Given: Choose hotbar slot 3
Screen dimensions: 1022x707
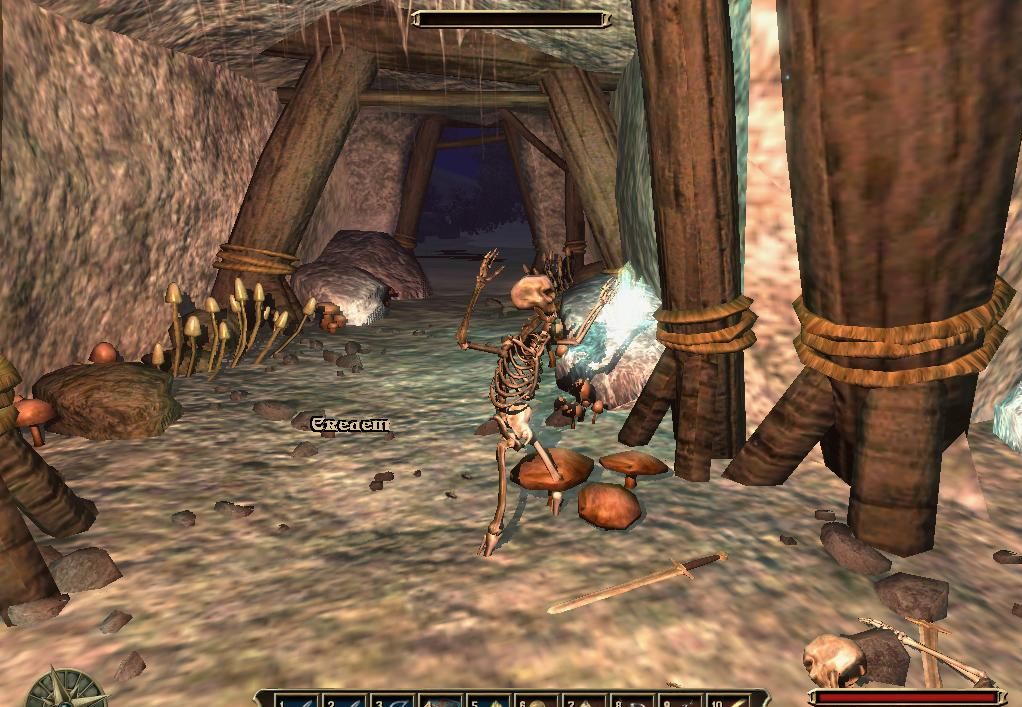Looking at the screenshot, I should (390, 701).
